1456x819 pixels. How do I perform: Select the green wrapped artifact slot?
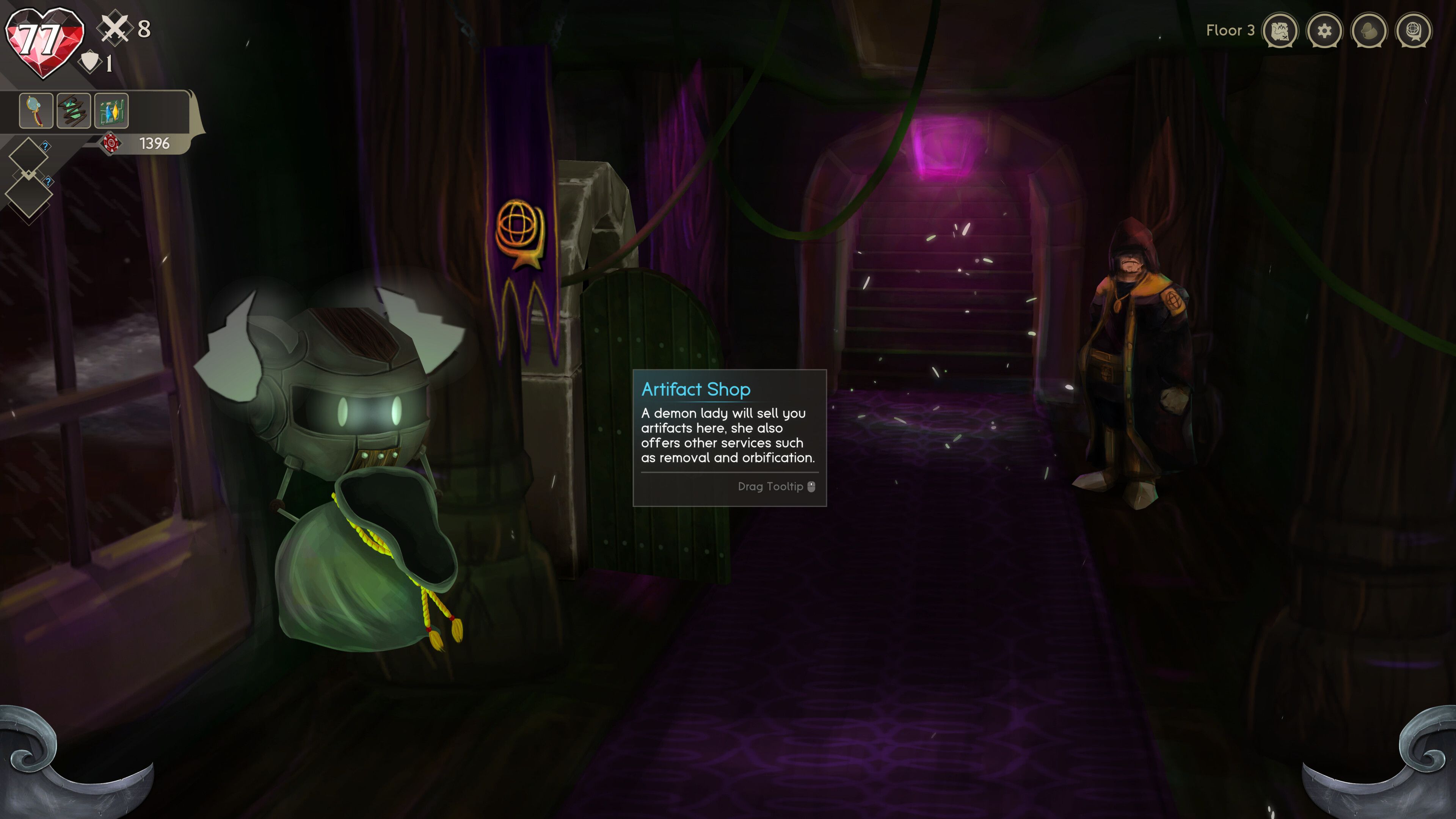click(74, 110)
